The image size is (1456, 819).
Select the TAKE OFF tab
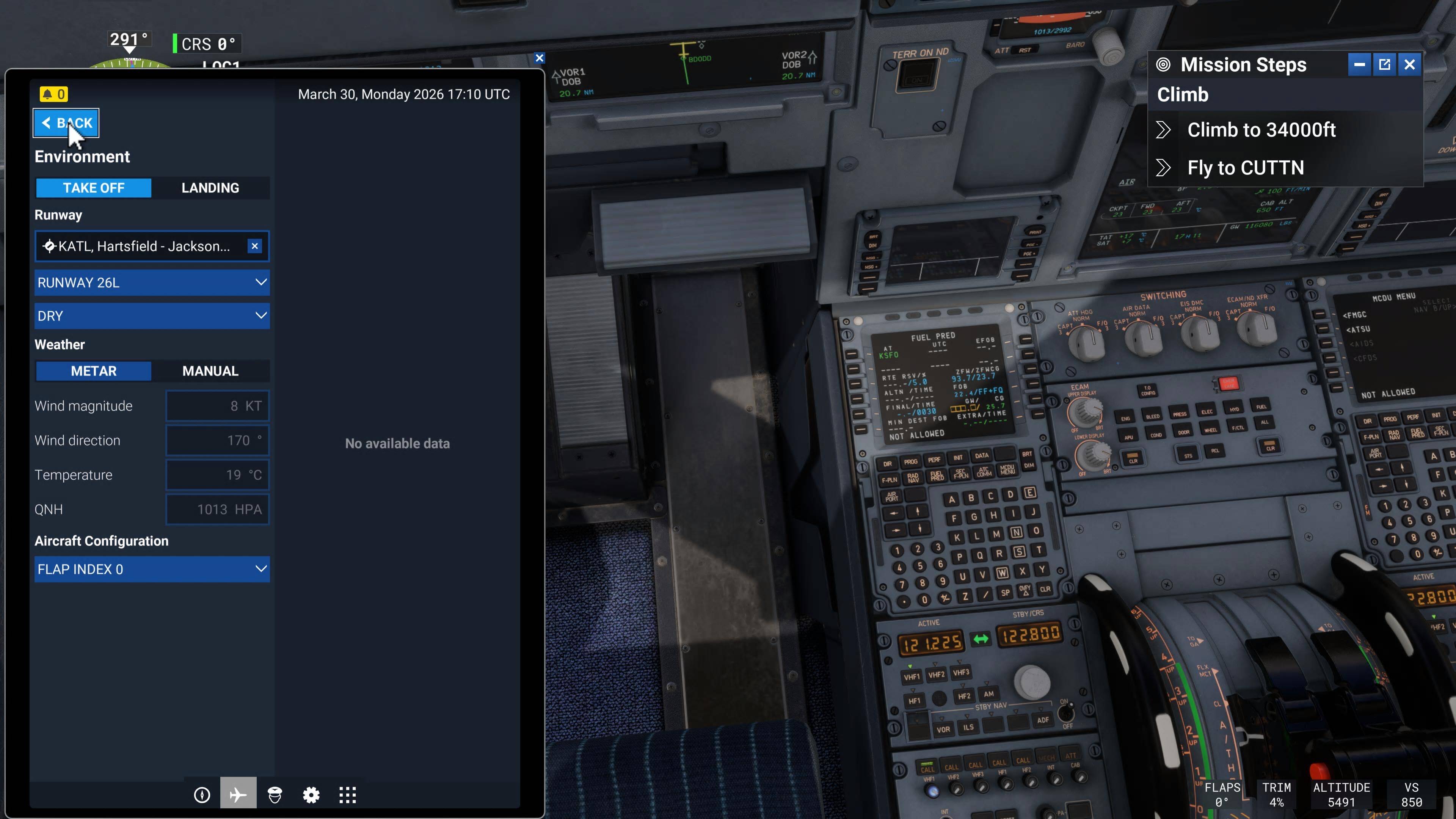coord(93,188)
